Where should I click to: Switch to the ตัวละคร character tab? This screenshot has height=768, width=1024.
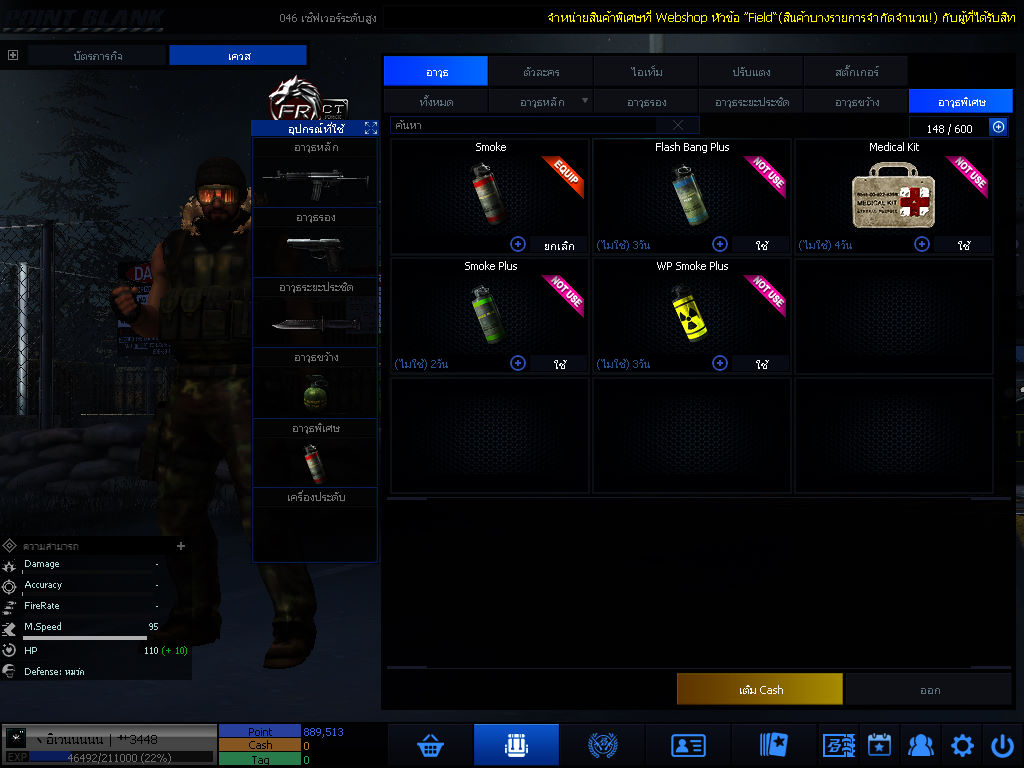[x=541, y=72]
